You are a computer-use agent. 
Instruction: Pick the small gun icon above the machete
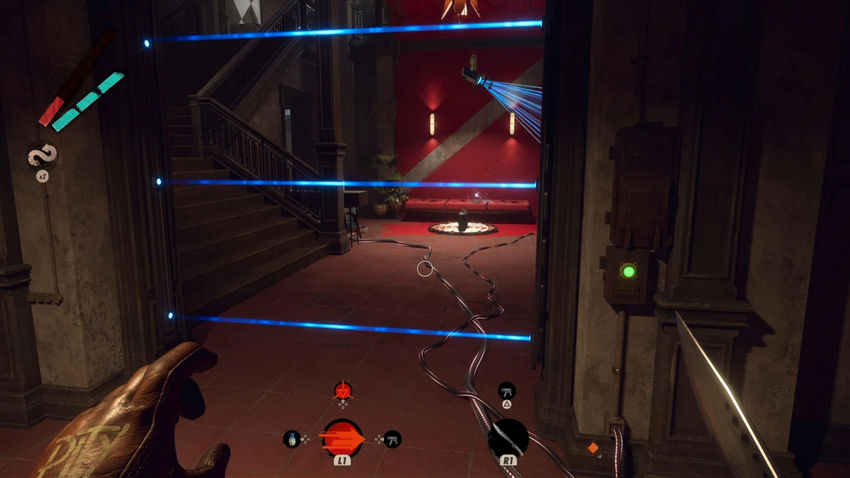click(506, 390)
